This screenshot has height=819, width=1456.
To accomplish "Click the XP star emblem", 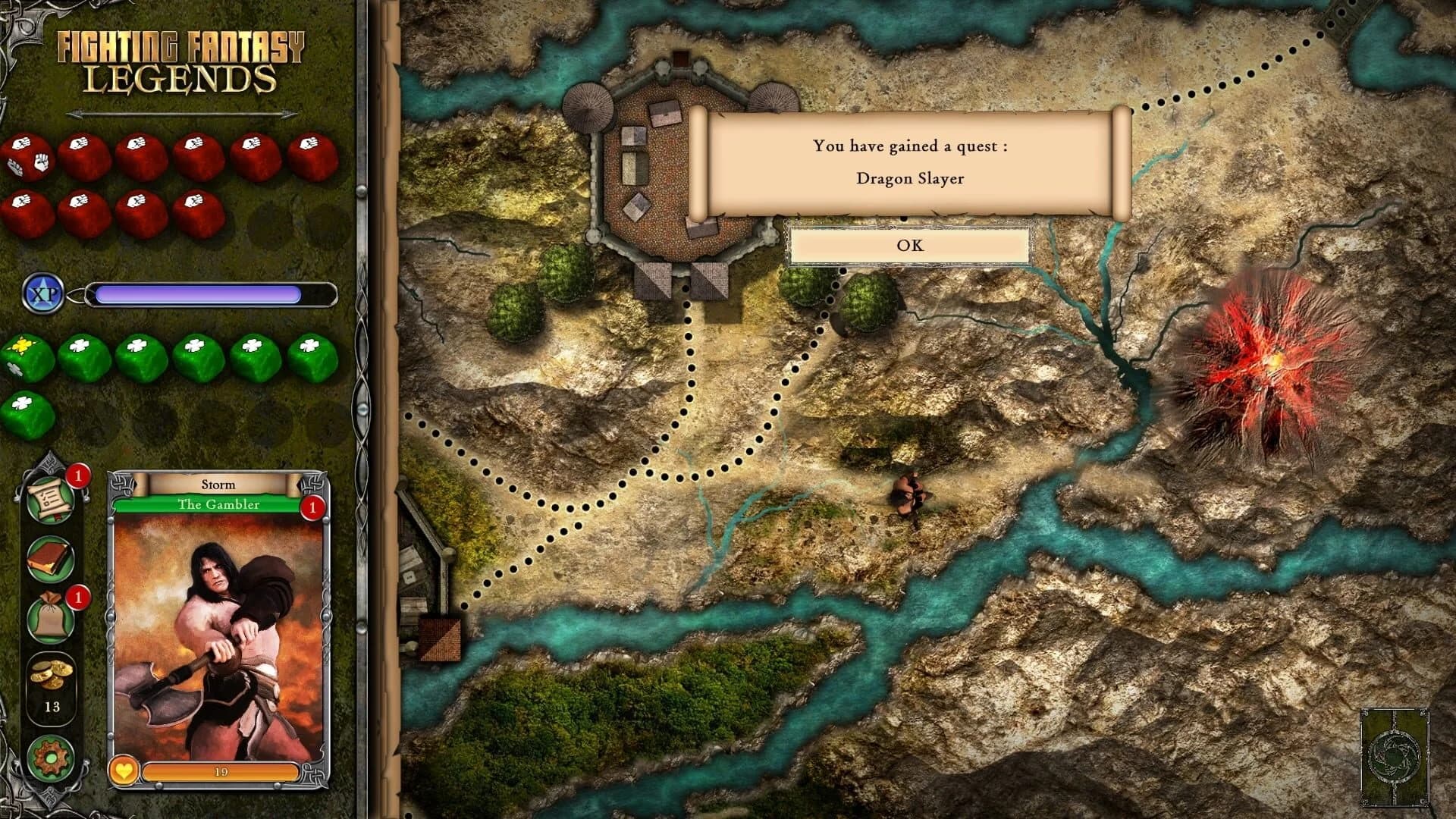I will coord(44,295).
